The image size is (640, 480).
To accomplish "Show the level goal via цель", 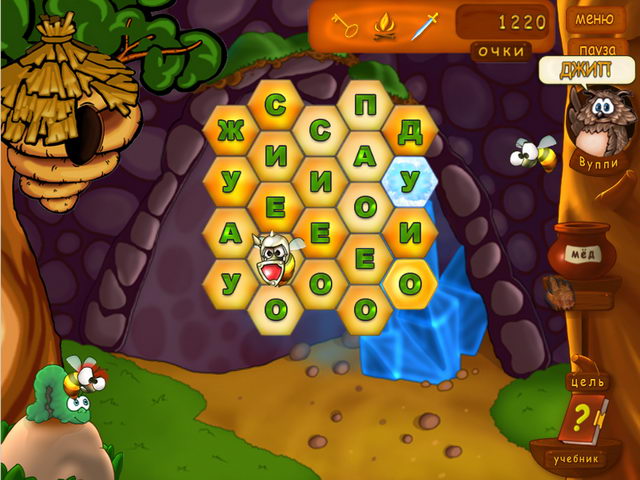I will tap(587, 382).
